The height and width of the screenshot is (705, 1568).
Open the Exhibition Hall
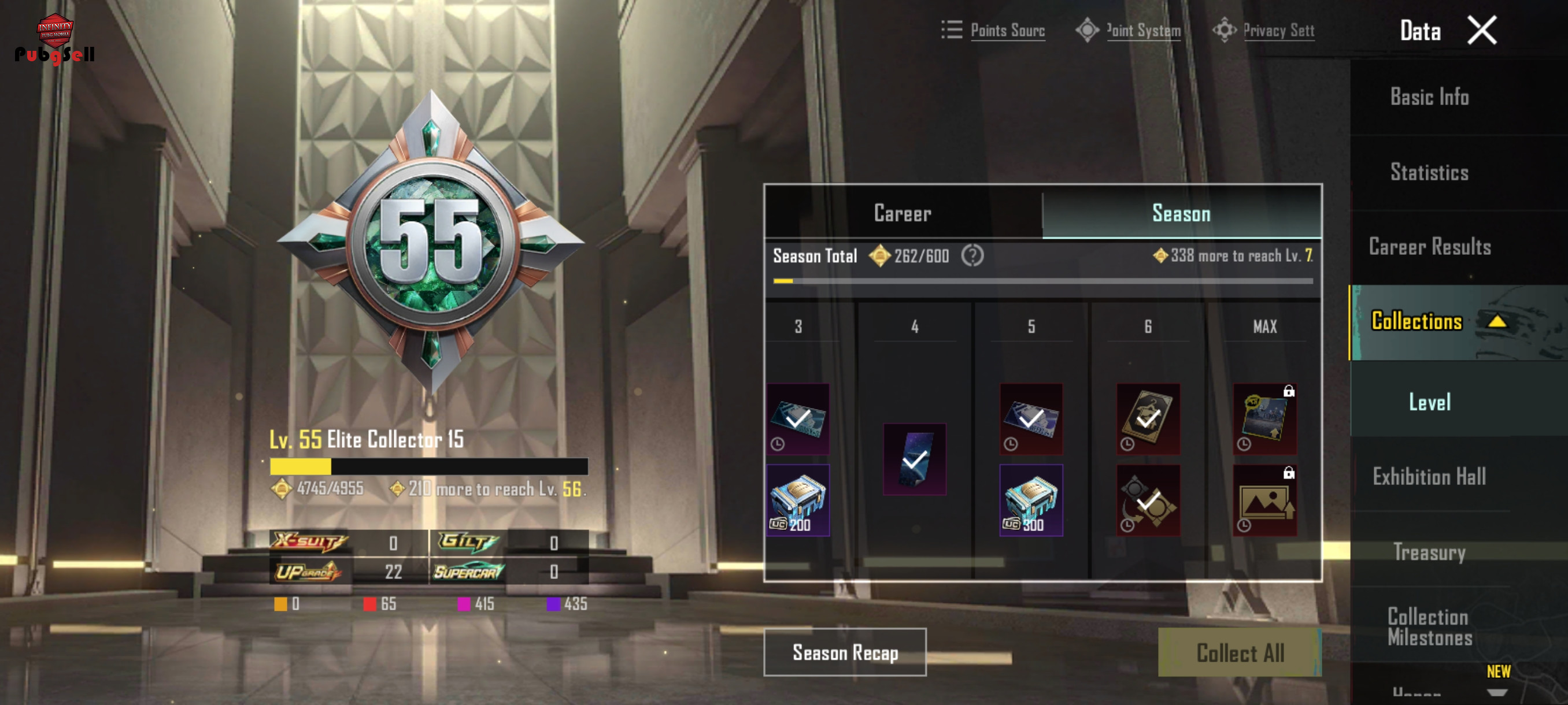[x=1429, y=477]
